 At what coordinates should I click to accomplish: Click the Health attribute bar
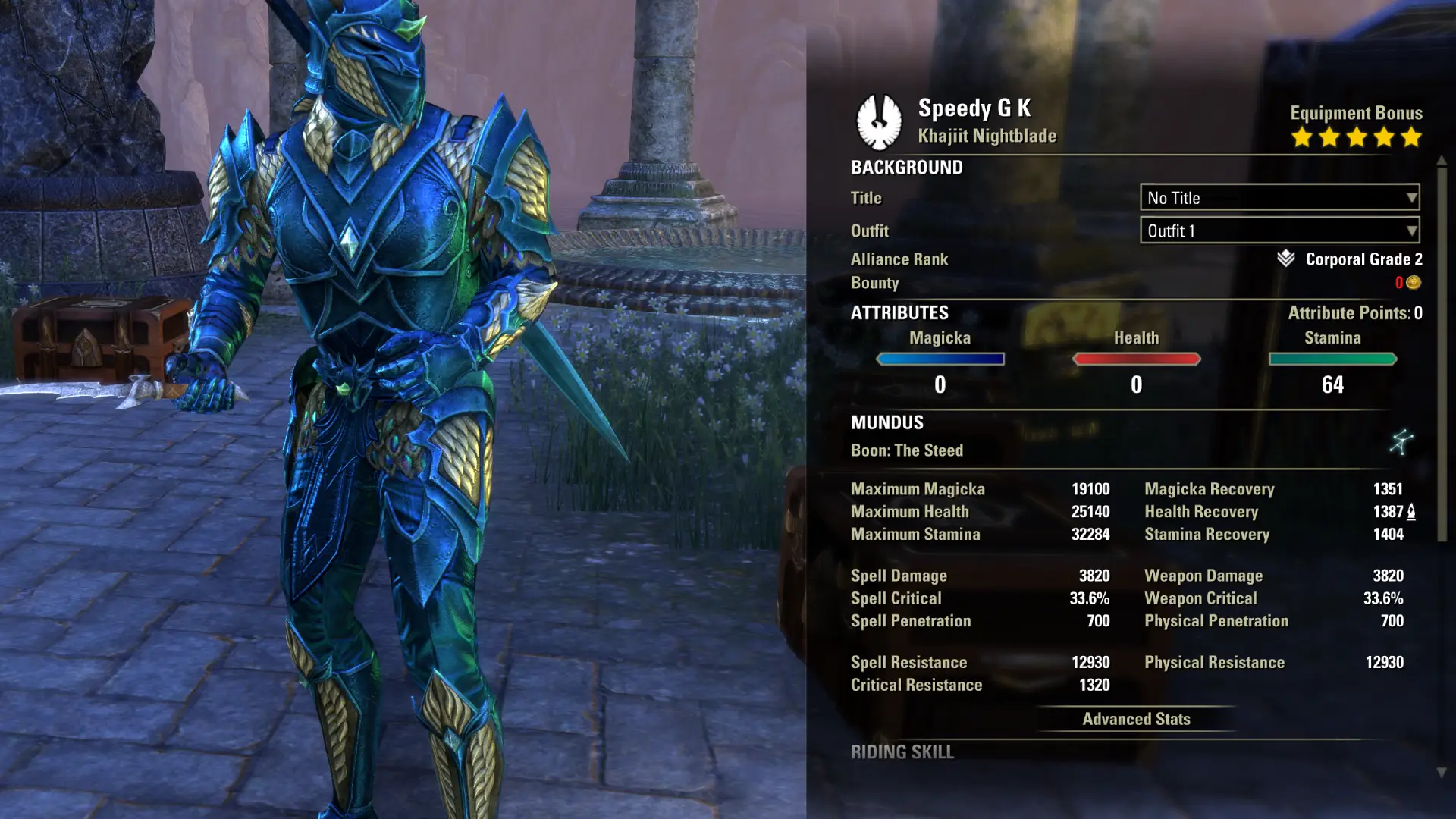[1136, 359]
